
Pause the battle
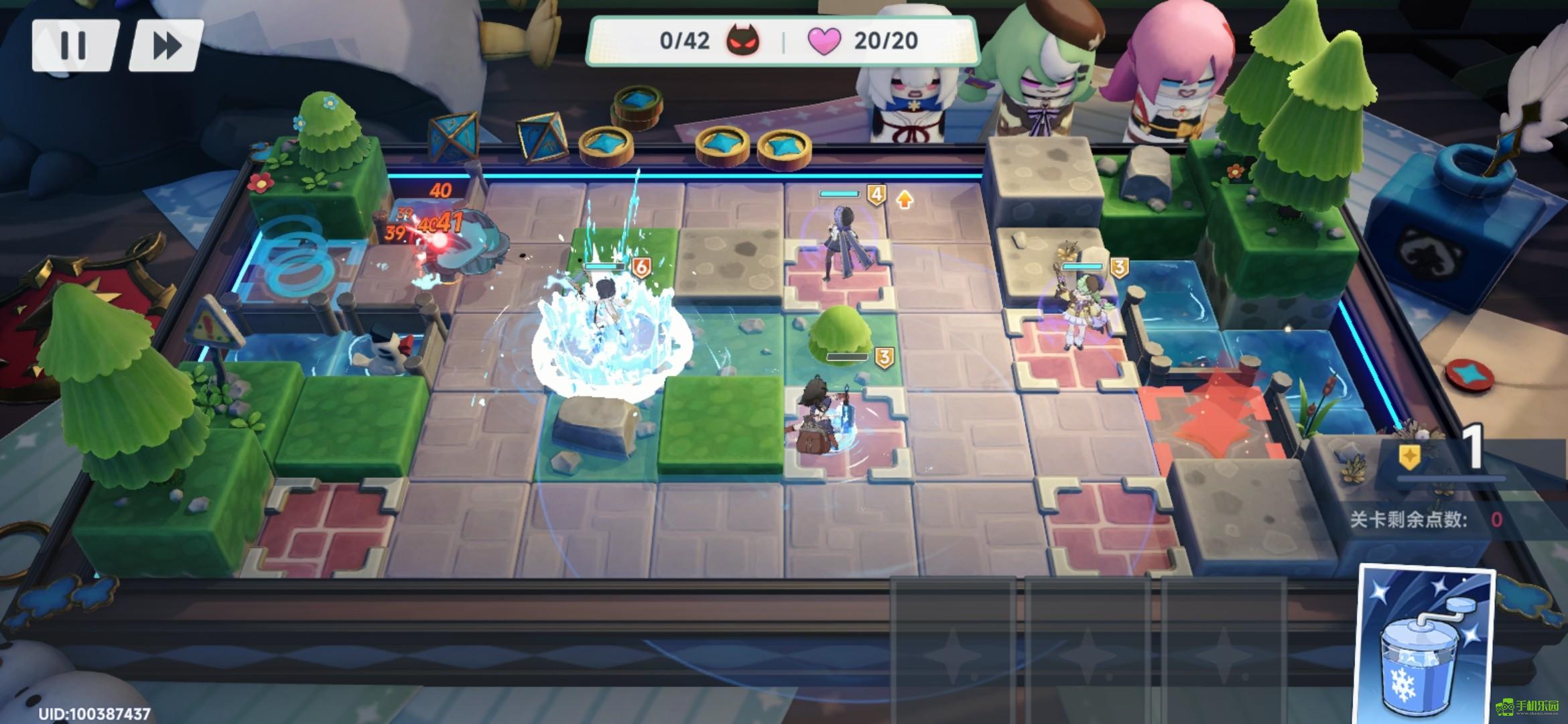tap(74, 46)
